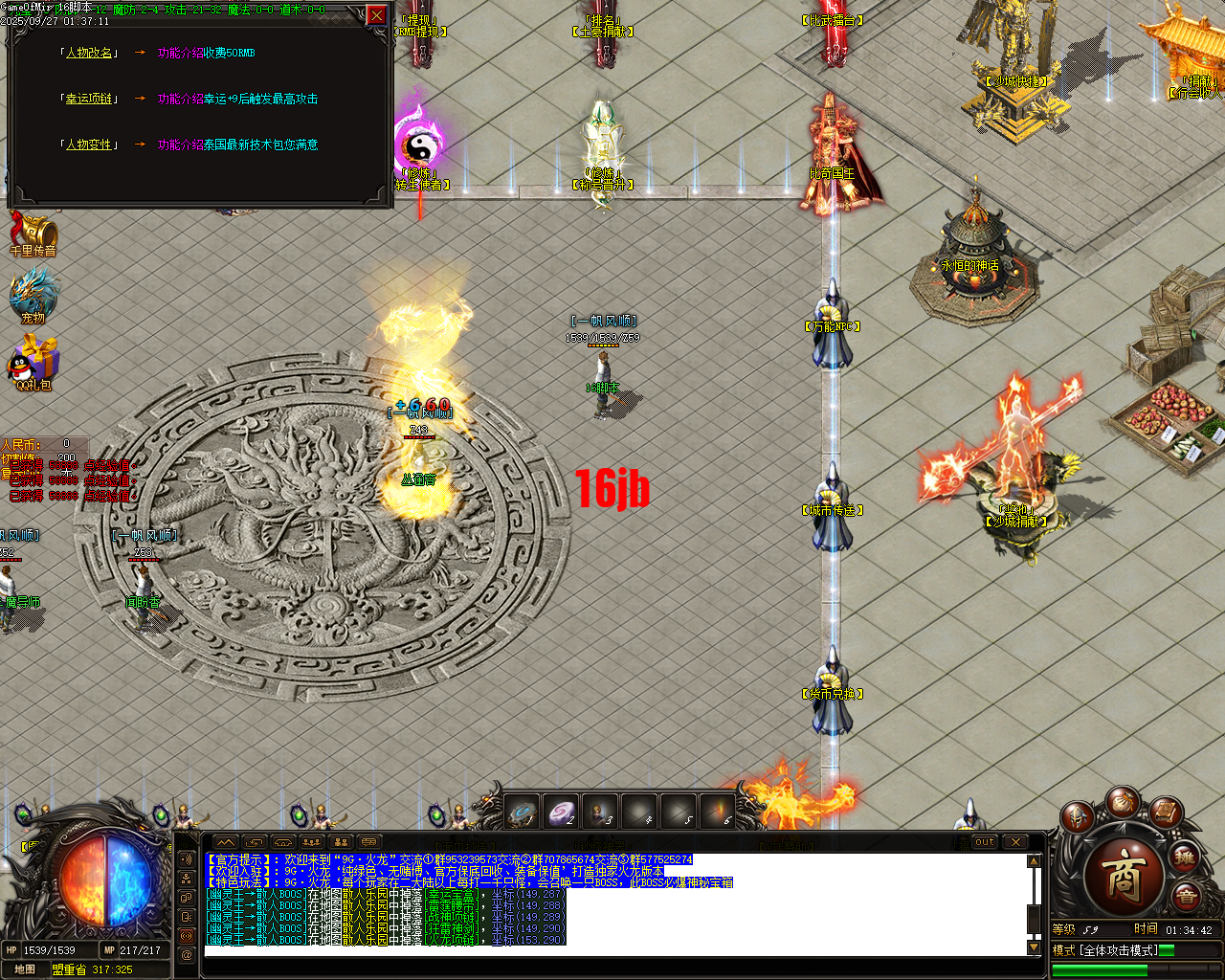The width and height of the screenshot is (1225, 980).
Task: Toggle the speaker chat channel icon
Action: 186,859
